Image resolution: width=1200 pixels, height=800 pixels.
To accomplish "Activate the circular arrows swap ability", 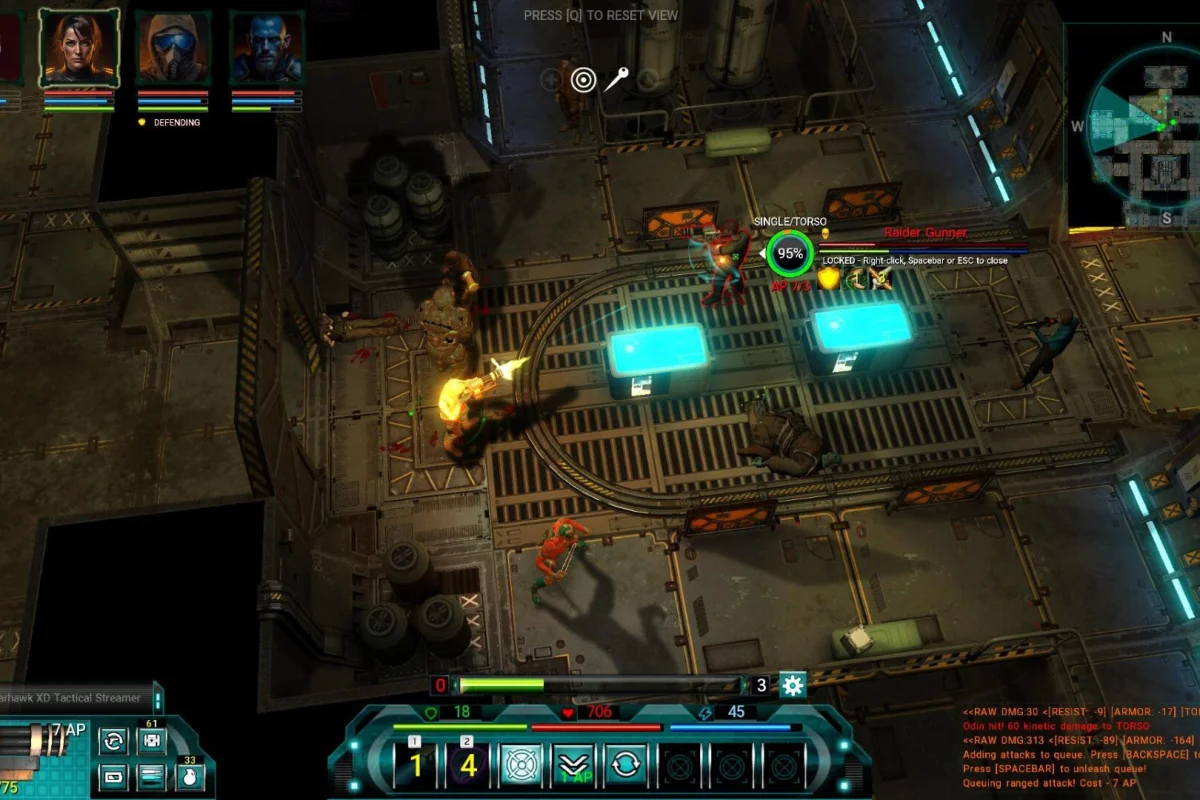I will [x=625, y=765].
